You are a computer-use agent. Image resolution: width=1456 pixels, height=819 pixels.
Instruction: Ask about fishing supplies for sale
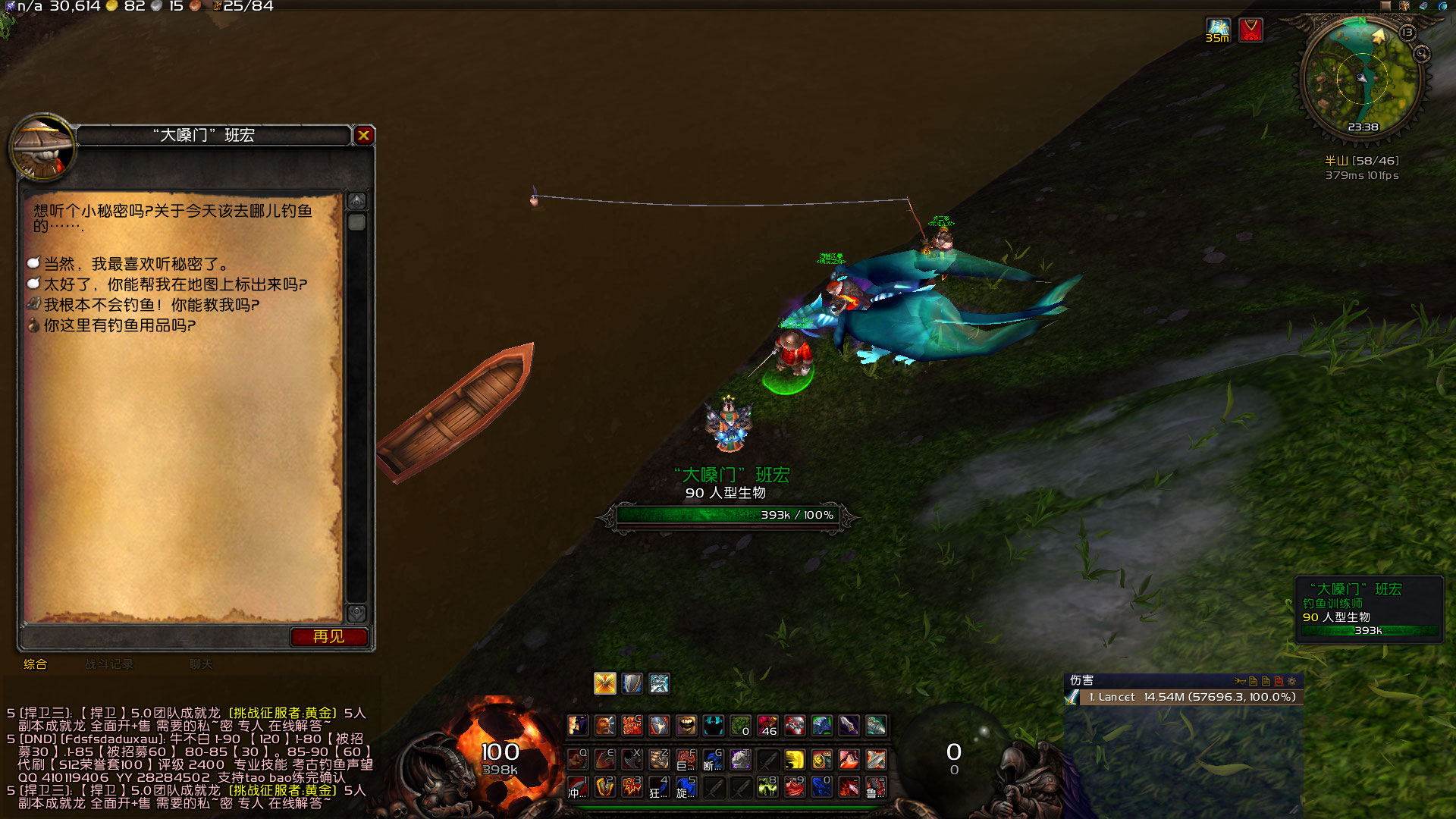click(x=119, y=325)
